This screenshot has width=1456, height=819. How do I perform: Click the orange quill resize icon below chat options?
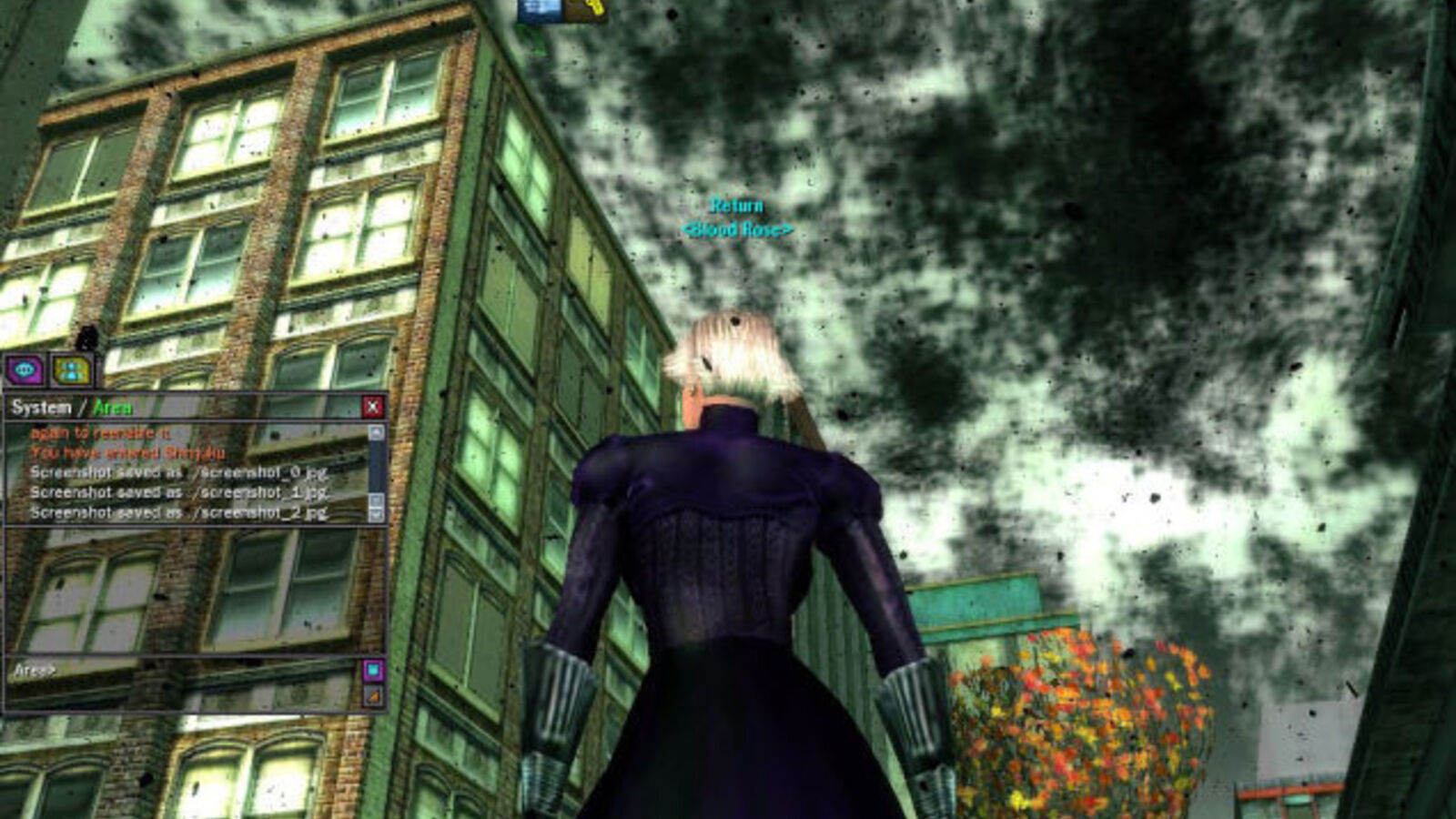click(x=373, y=696)
